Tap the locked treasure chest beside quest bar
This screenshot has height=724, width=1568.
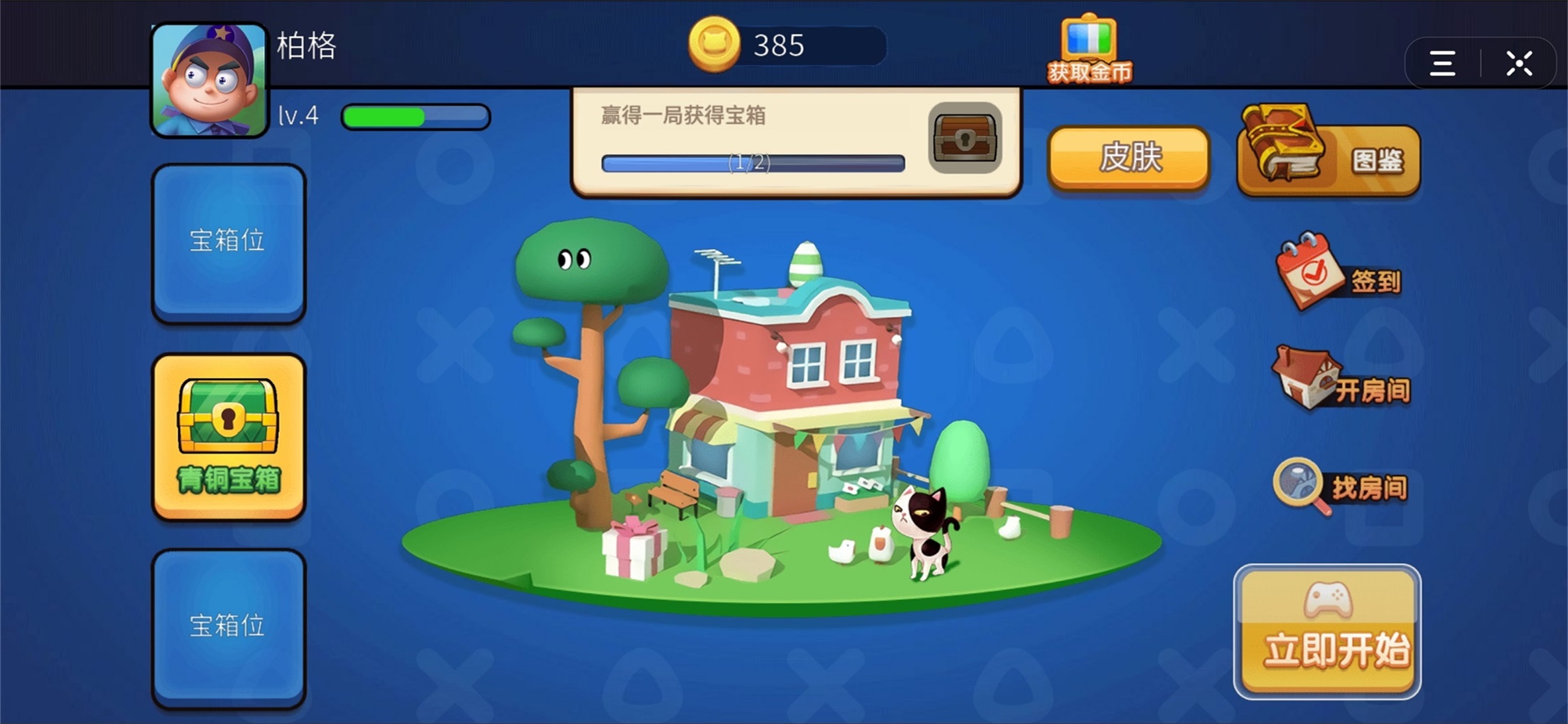pos(964,139)
